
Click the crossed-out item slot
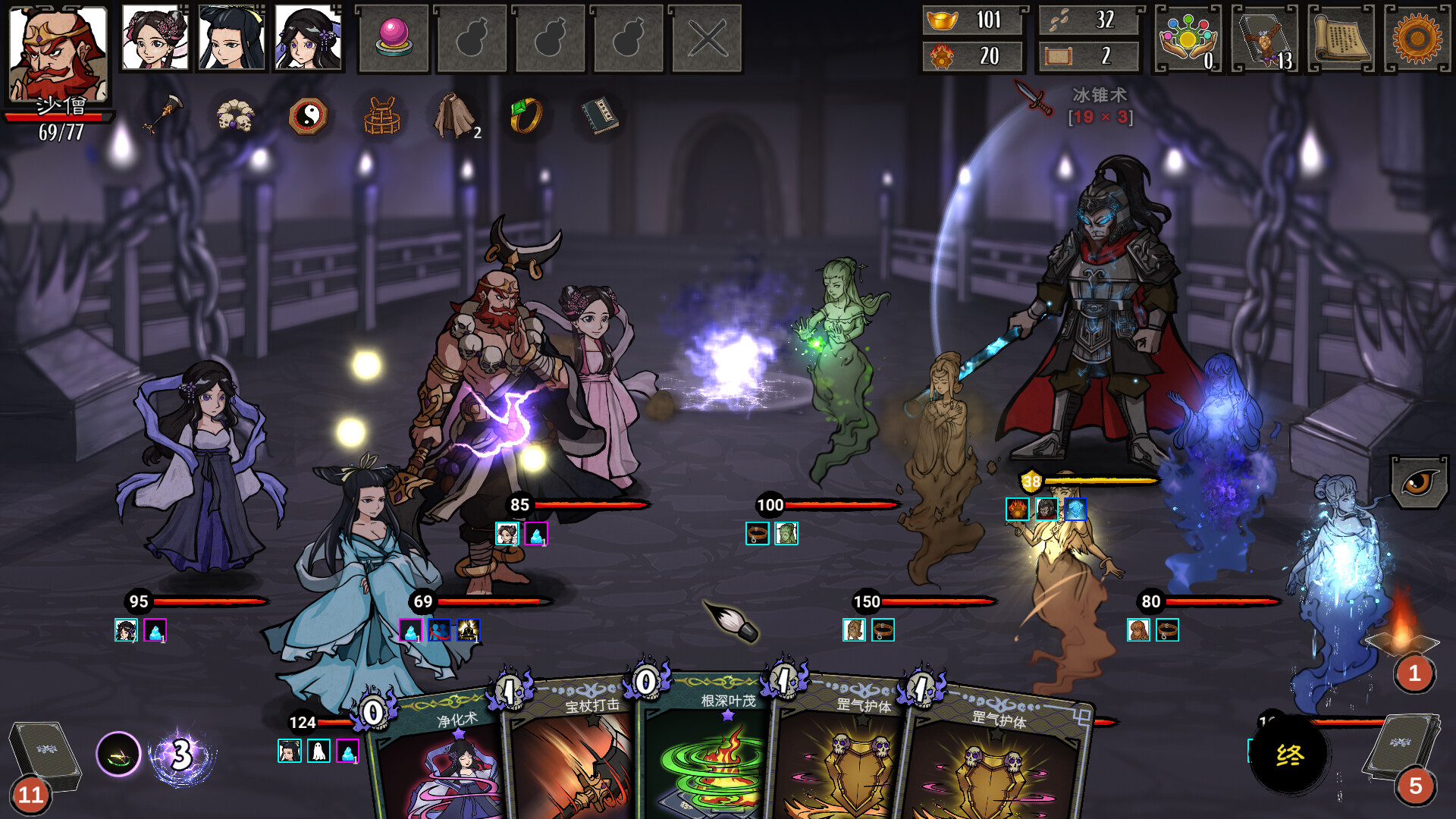pyautogui.click(x=707, y=39)
